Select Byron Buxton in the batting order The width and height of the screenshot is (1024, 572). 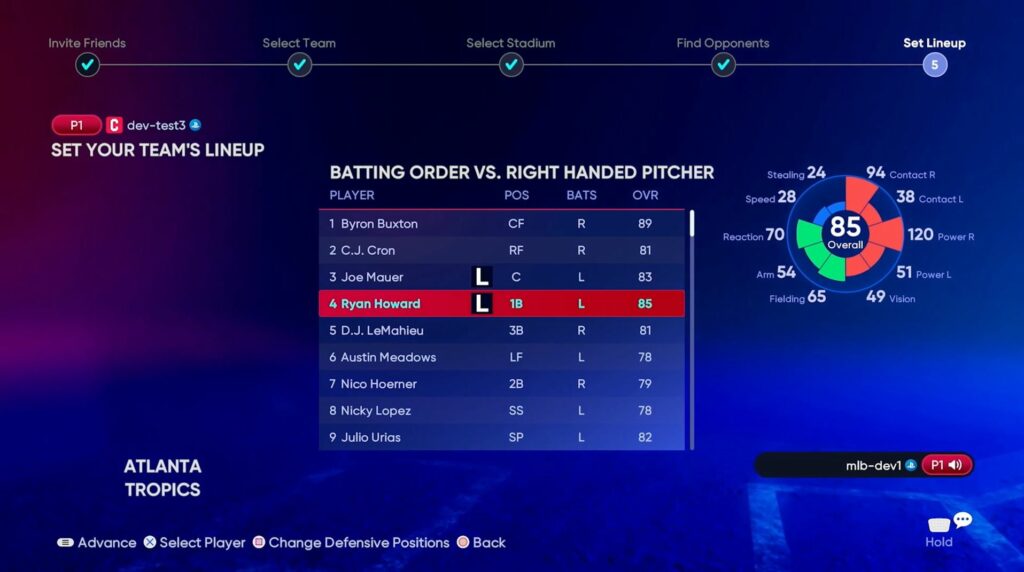[x=501, y=224]
